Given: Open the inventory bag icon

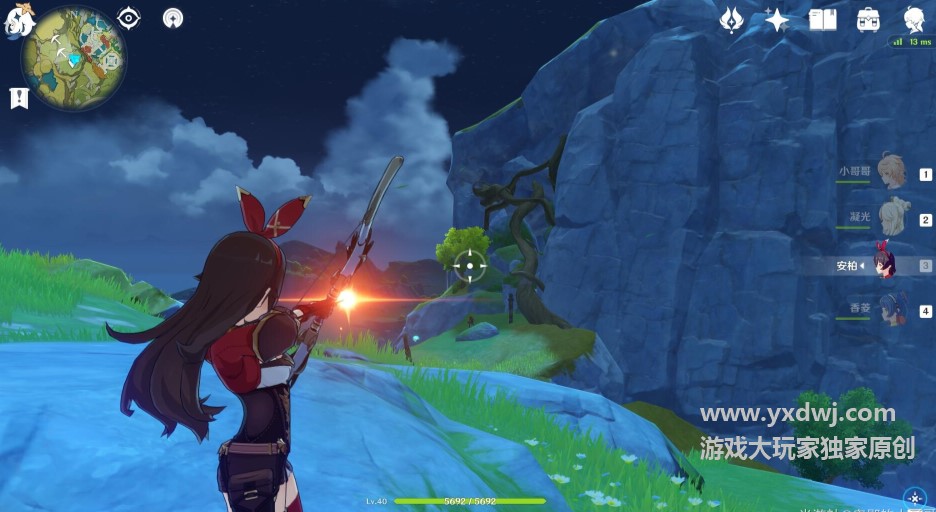Looking at the screenshot, I should (x=868, y=19).
